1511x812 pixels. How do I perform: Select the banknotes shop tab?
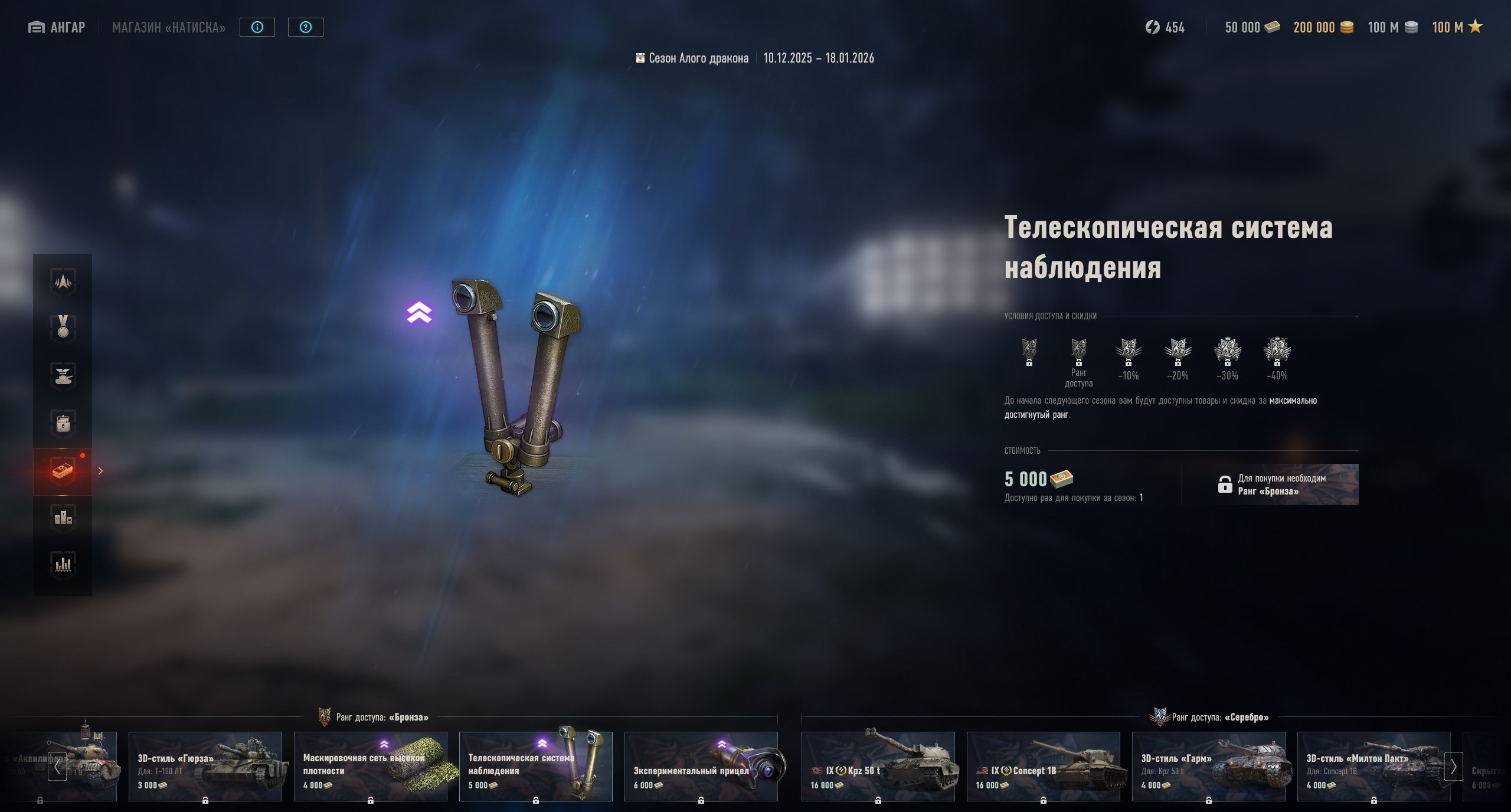point(63,471)
